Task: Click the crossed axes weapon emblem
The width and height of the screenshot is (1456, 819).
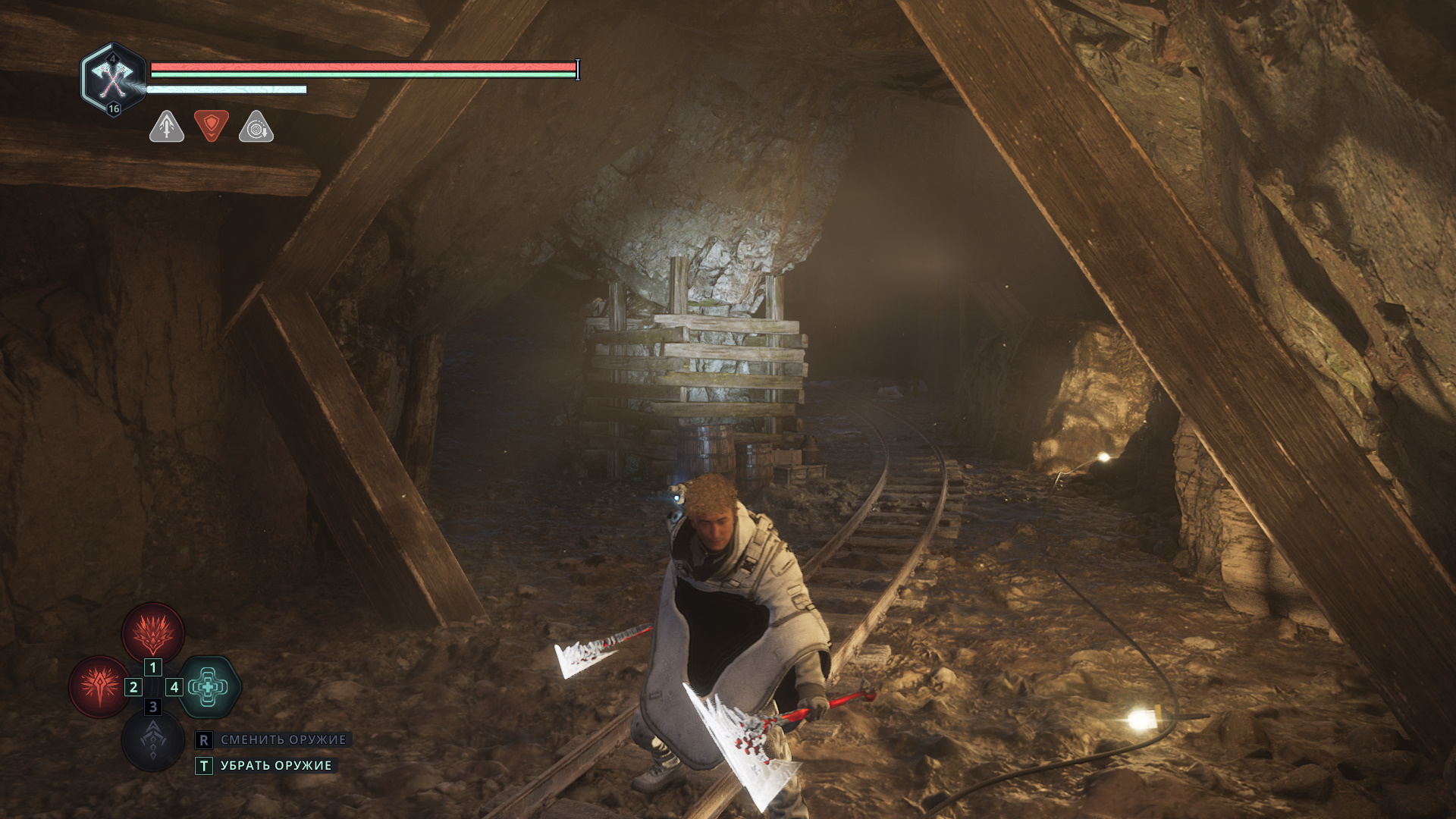Action: click(x=113, y=78)
